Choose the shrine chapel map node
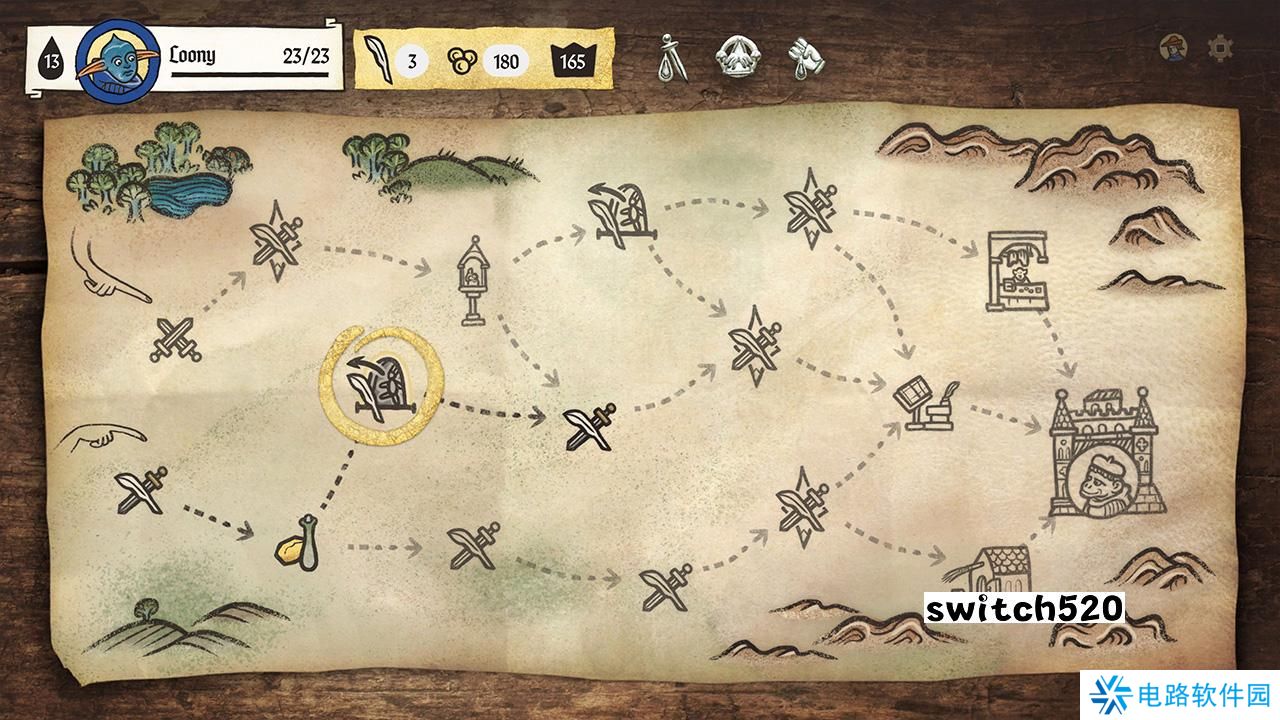The width and height of the screenshot is (1280, 720). pos(469,281)
